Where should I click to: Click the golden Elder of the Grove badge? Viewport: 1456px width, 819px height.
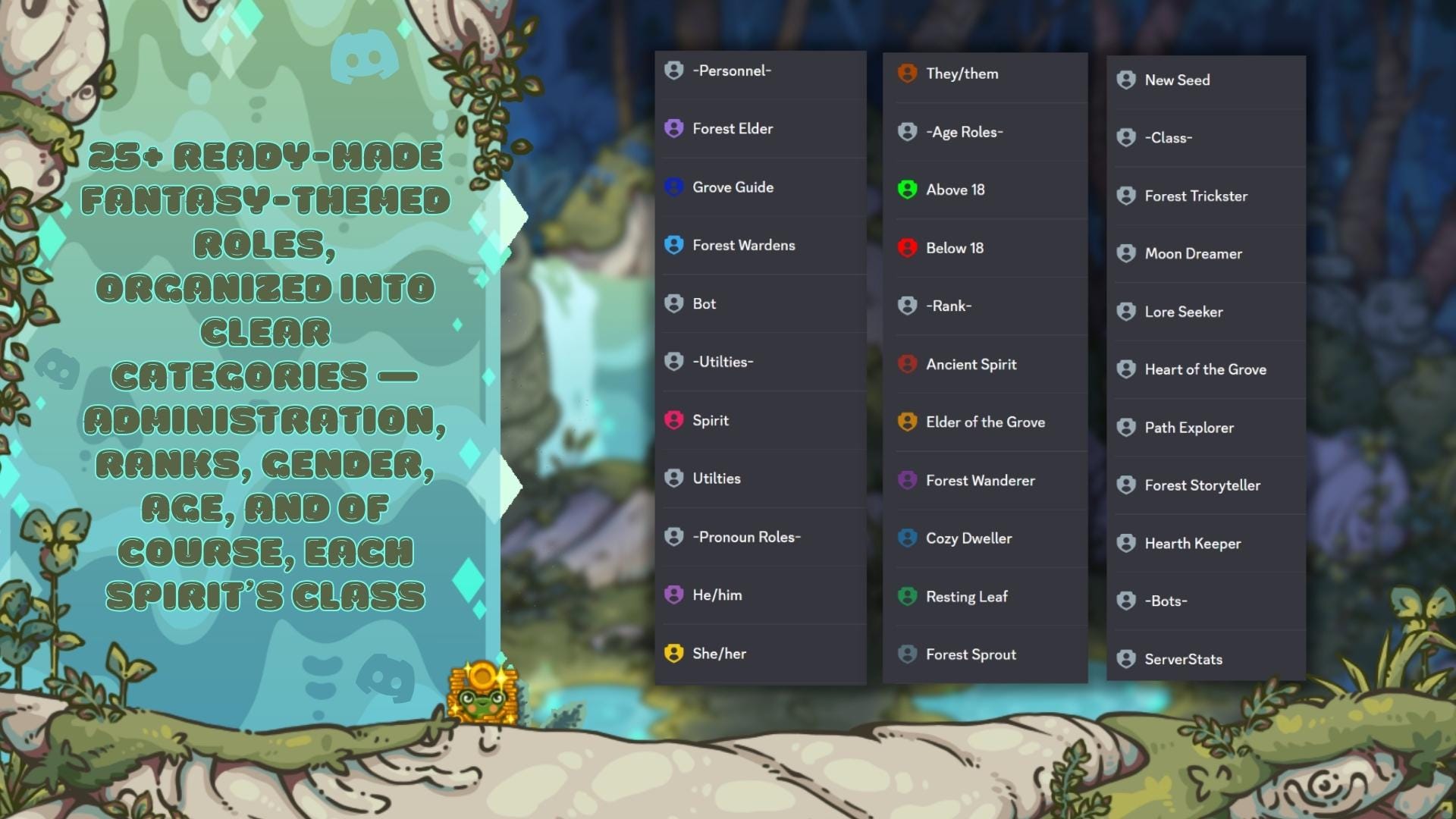[x=907, y=422]
